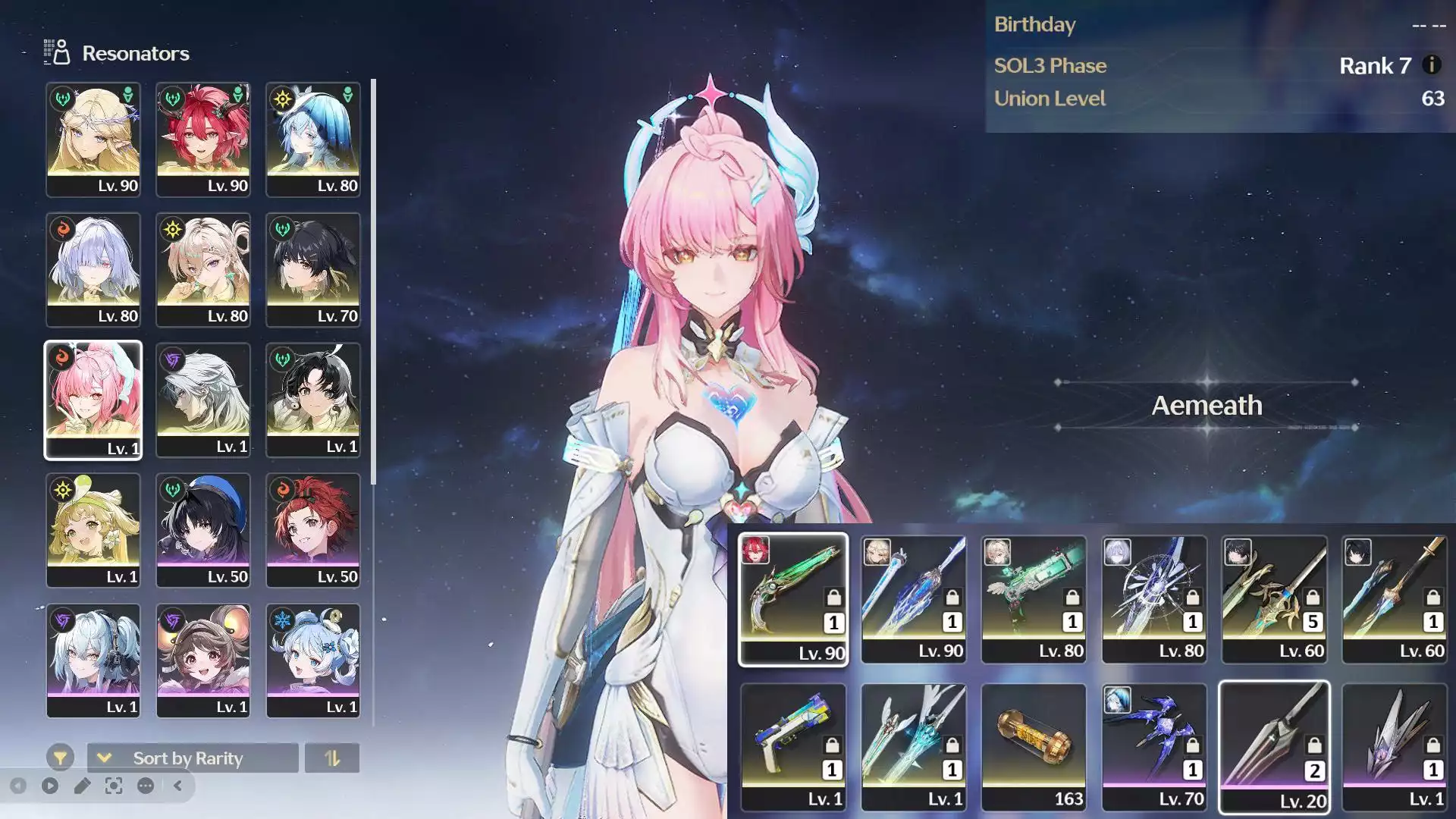This screenshot has width=1456, height=819.
Task: Open the Sort by Rarity dropdown
Action: (193, 758)
